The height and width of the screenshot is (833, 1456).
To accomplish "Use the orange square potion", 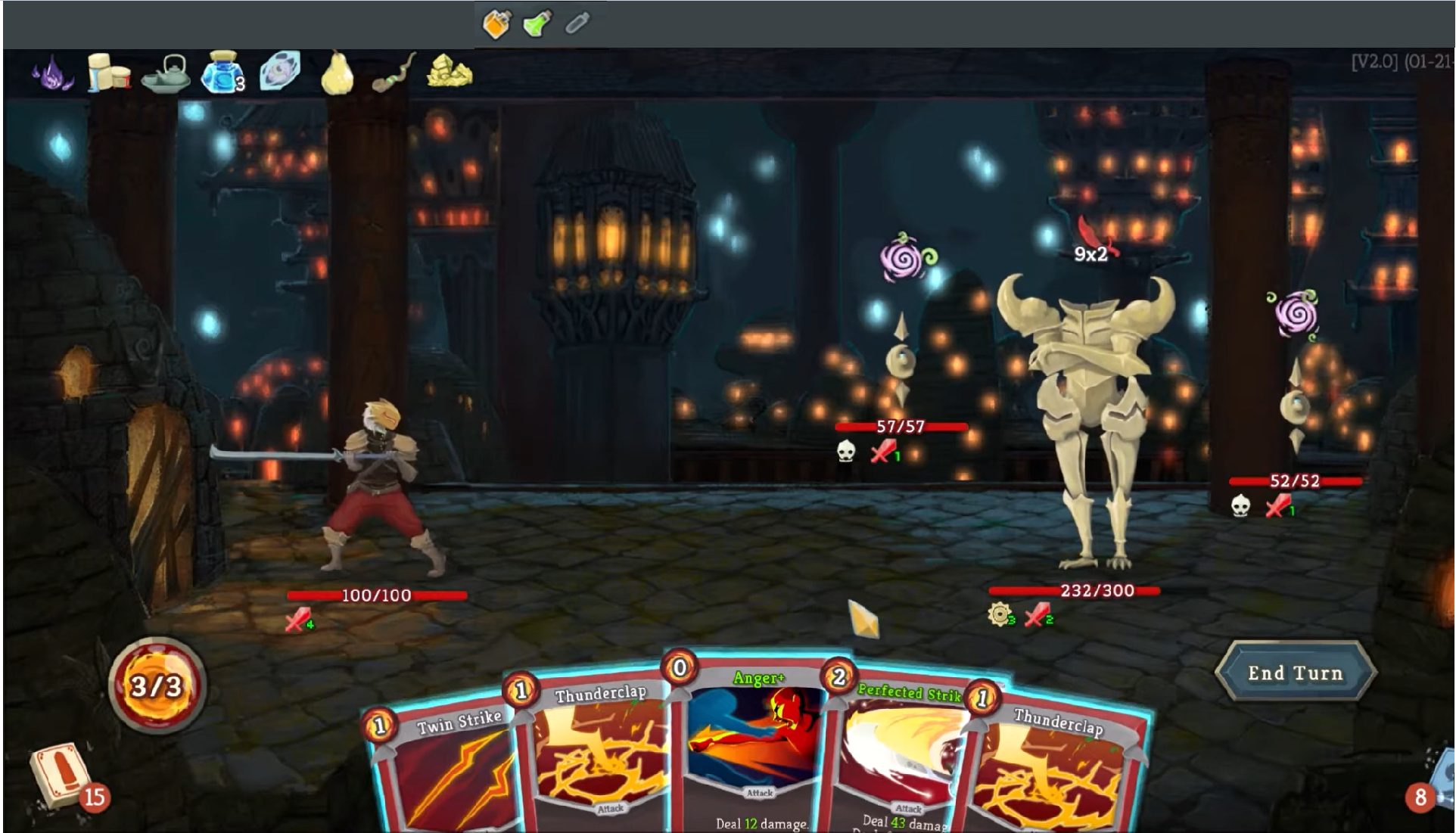I will click(x=496, y=24).
